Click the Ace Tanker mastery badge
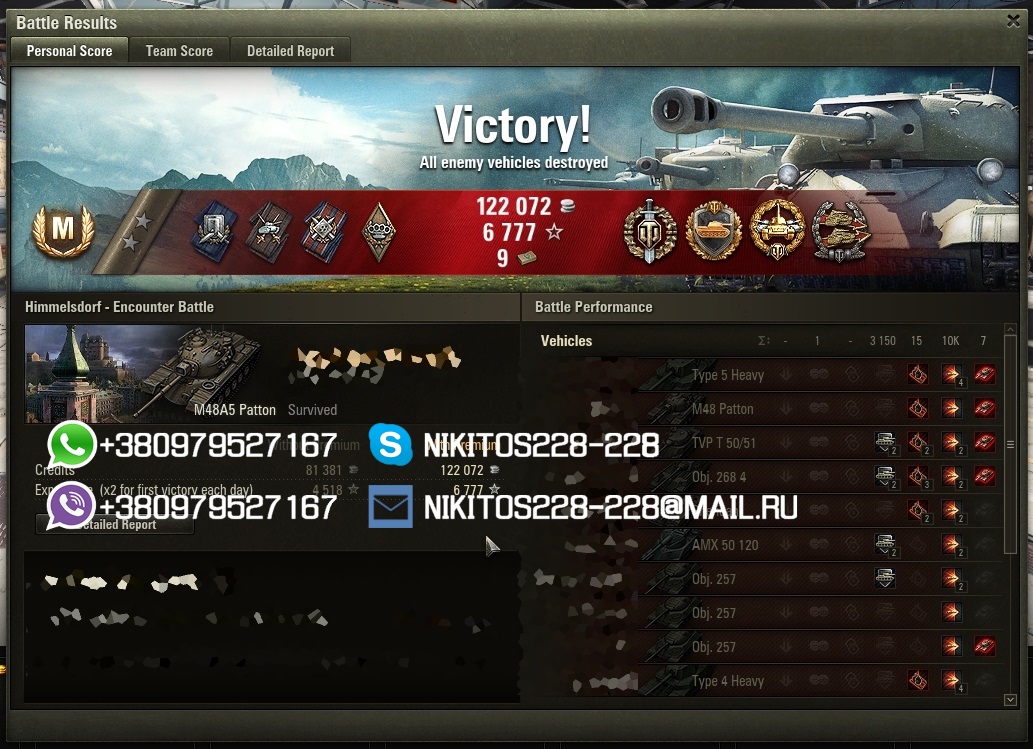 coord(62,230)
